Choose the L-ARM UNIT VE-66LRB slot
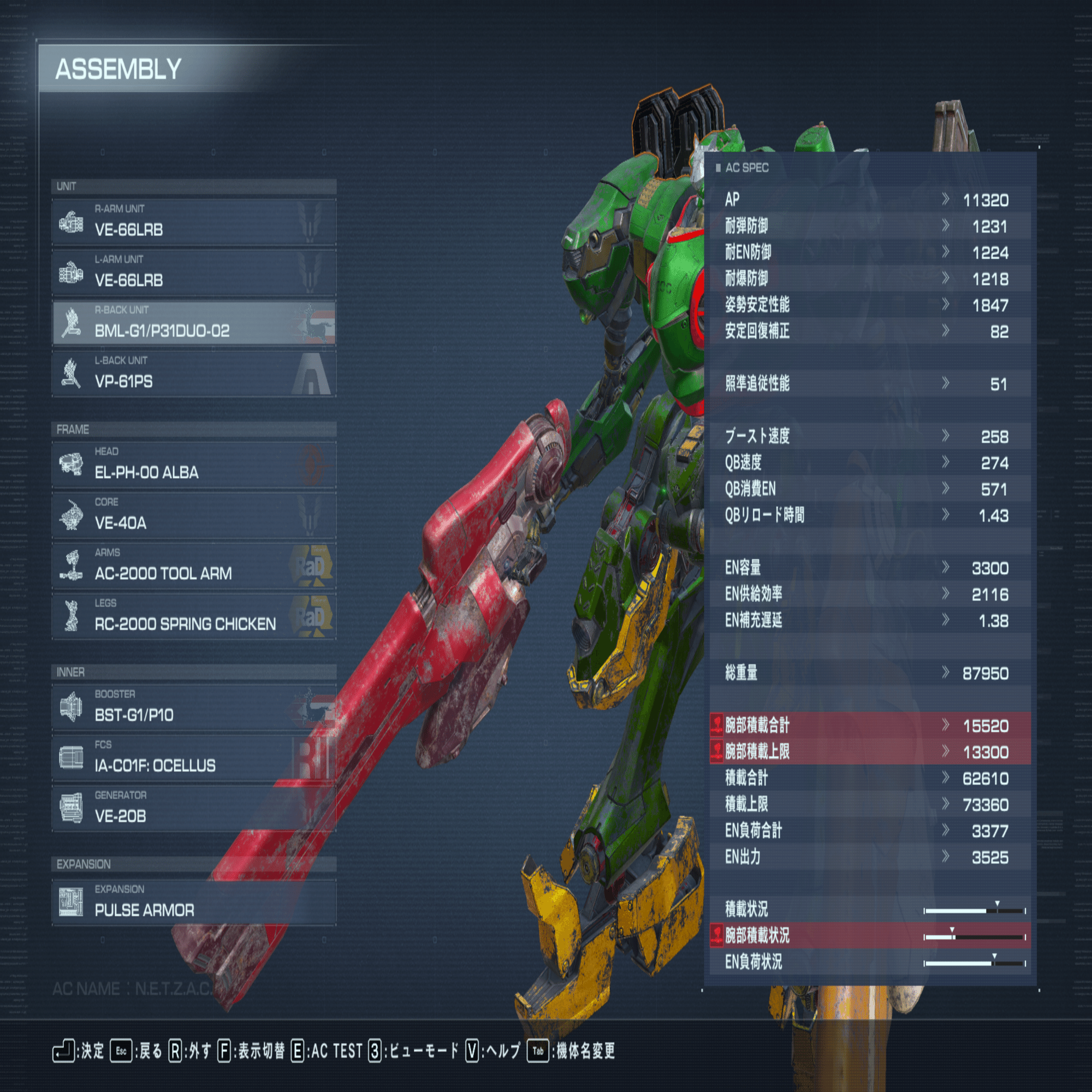 [x=194, y=273]
